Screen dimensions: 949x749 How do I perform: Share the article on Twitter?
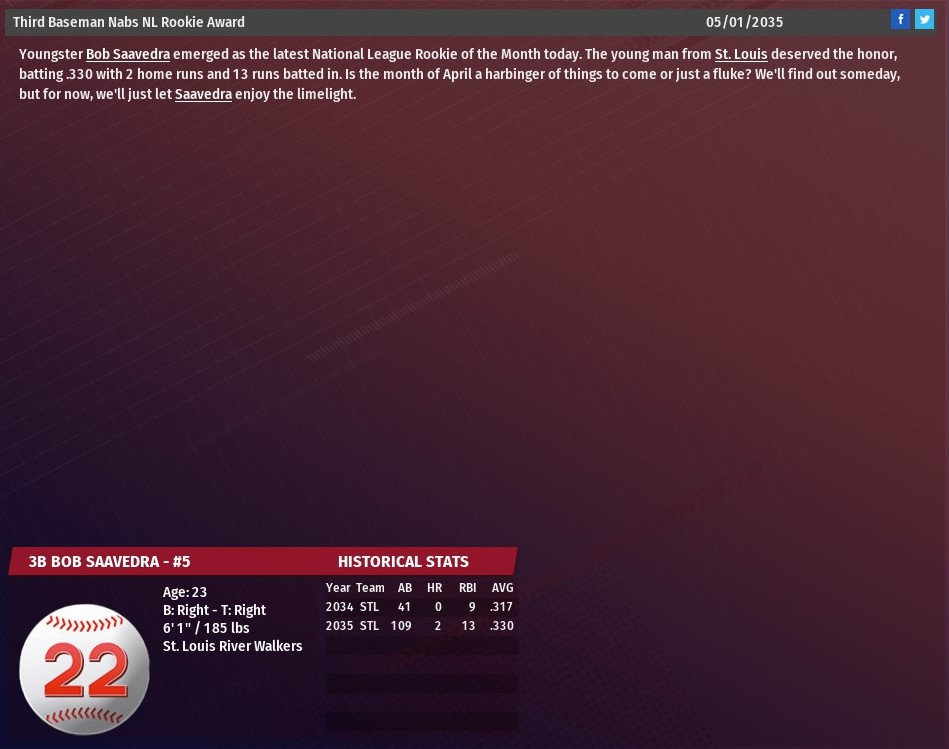[924, 19]
